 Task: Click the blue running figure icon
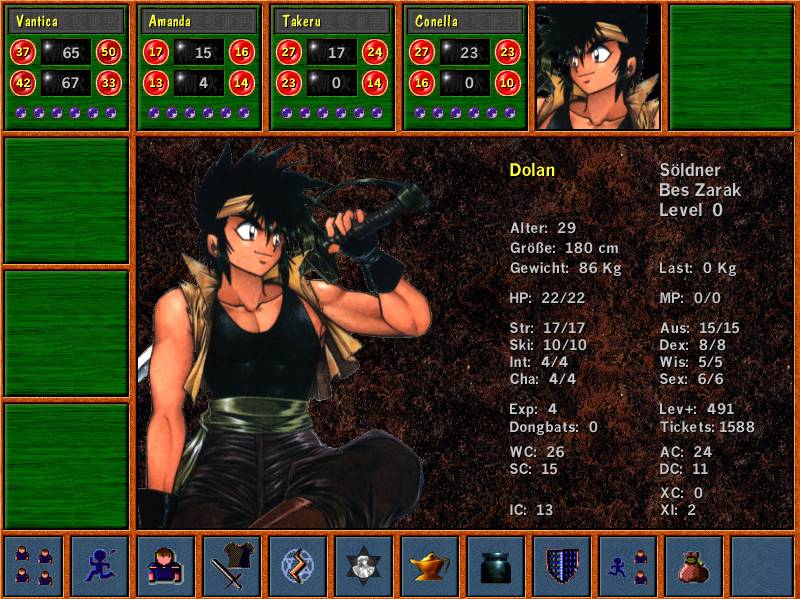(x=99, y=566)
